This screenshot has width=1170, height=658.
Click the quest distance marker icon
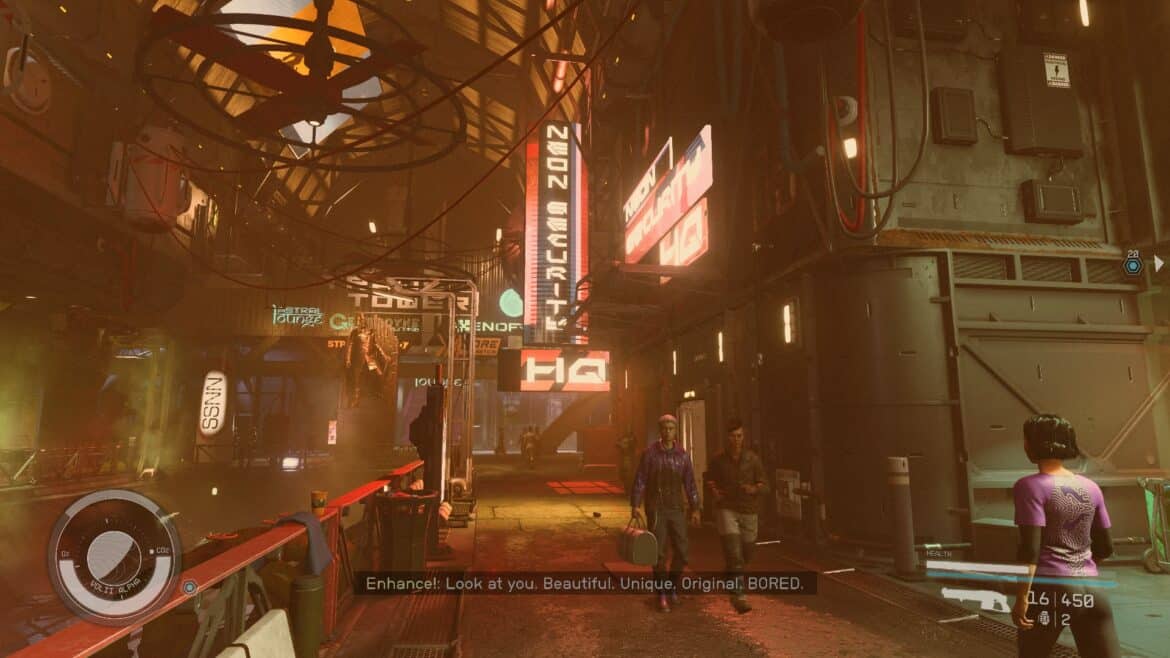pos(1132,266)
